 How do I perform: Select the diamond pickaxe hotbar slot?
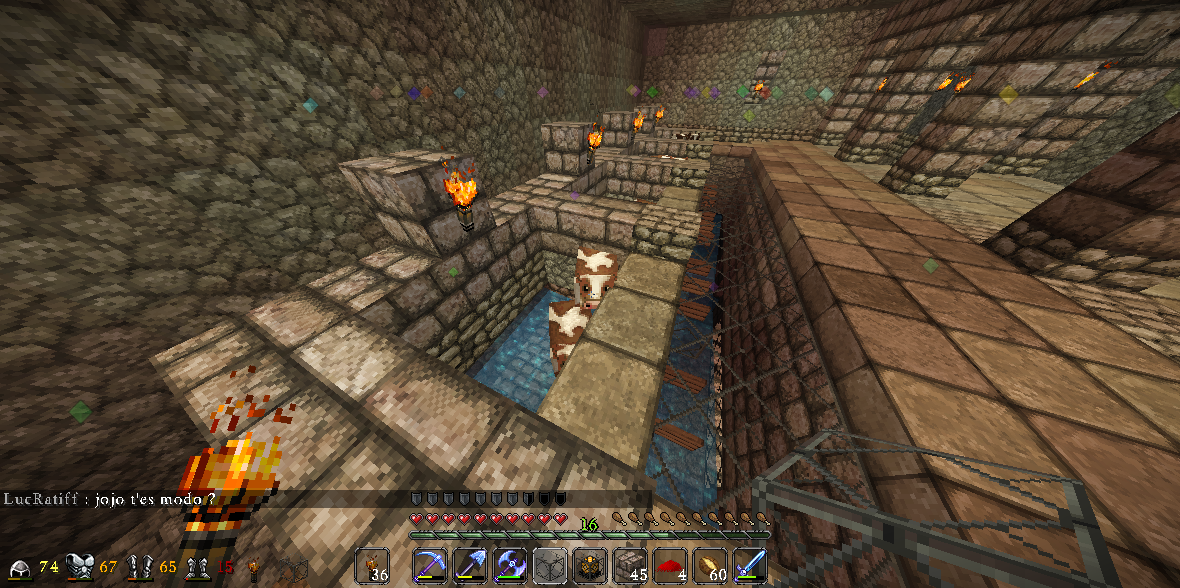[x=430, y=566]
